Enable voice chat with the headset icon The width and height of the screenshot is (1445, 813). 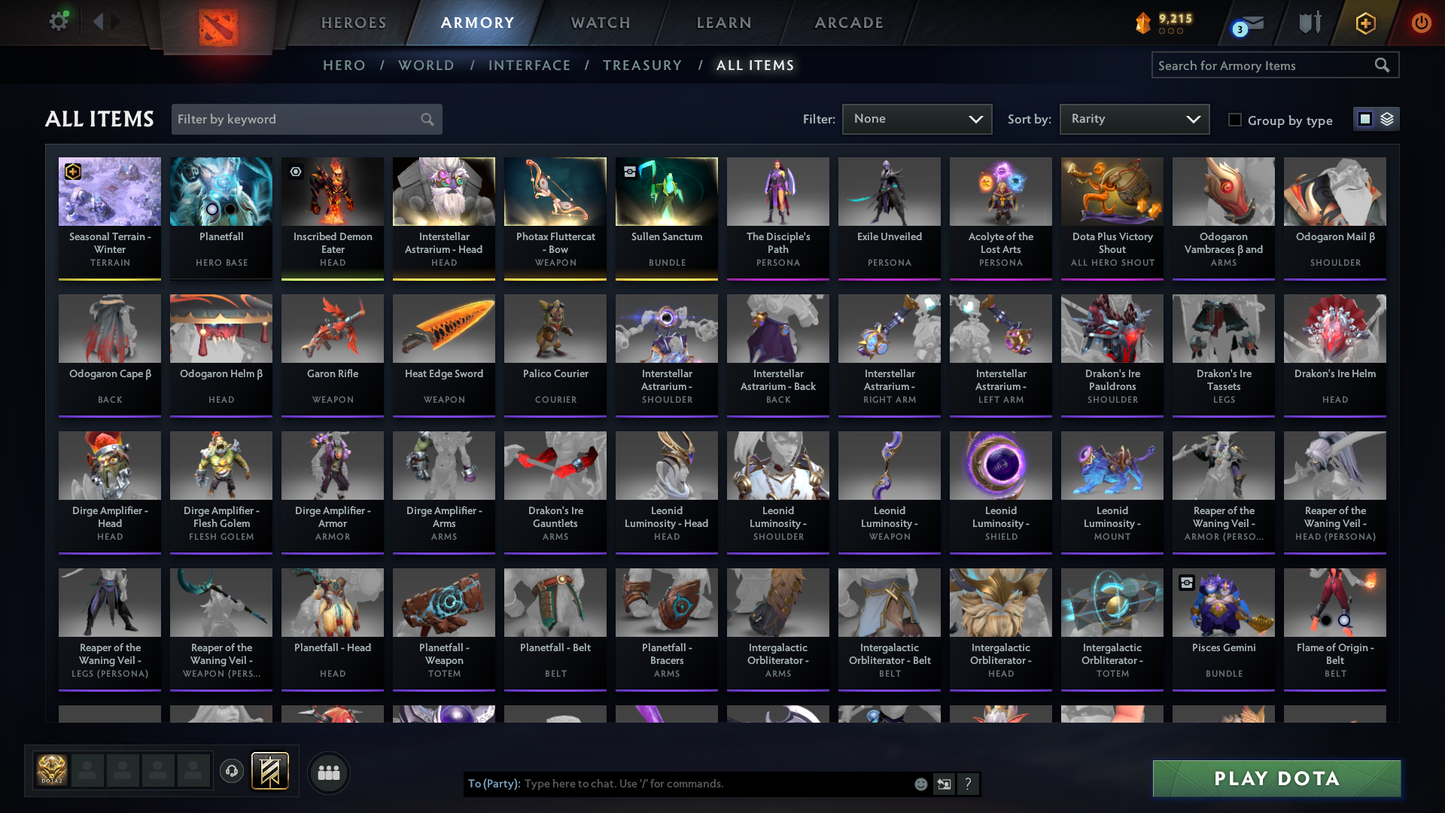coord(231,770)
